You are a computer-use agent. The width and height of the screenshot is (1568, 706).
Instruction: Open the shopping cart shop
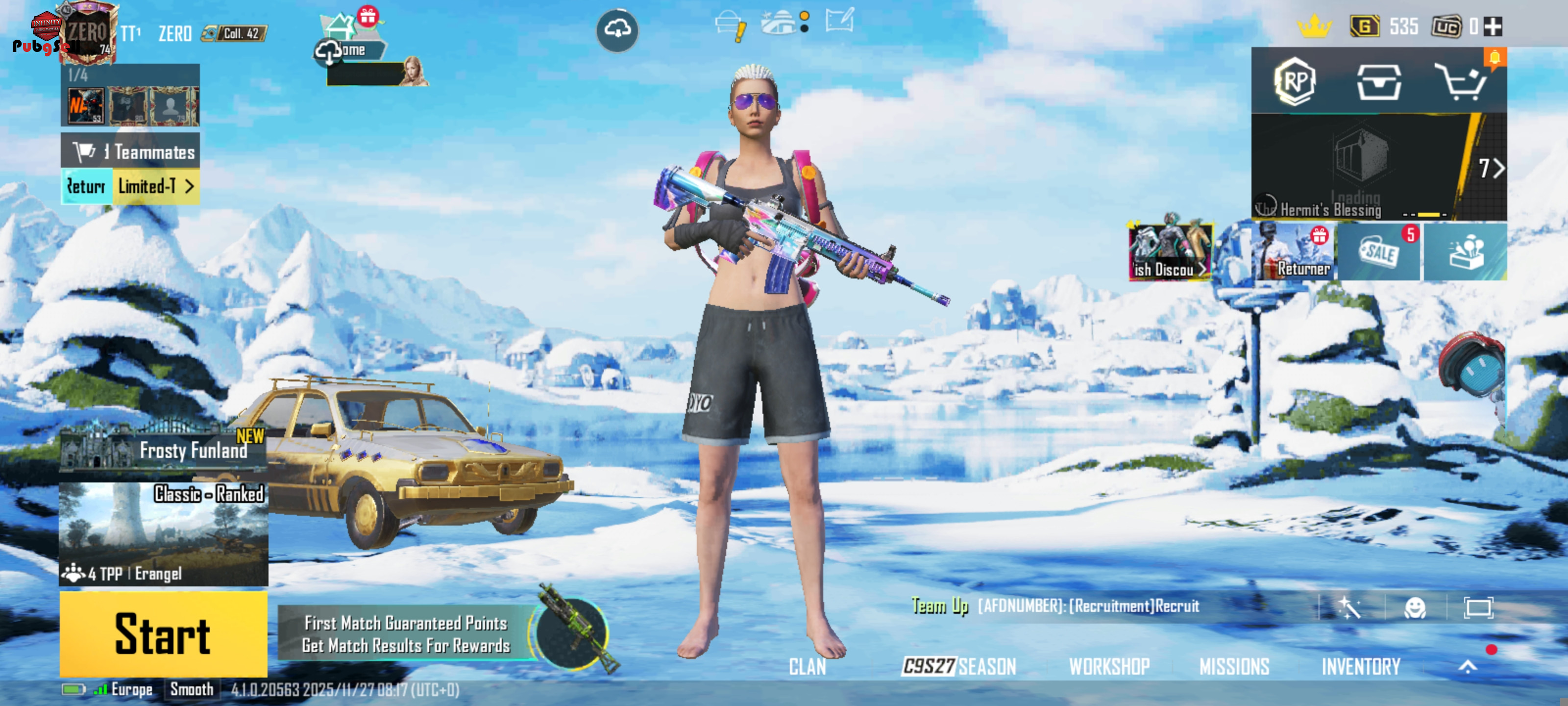(x=1461, y=81)
